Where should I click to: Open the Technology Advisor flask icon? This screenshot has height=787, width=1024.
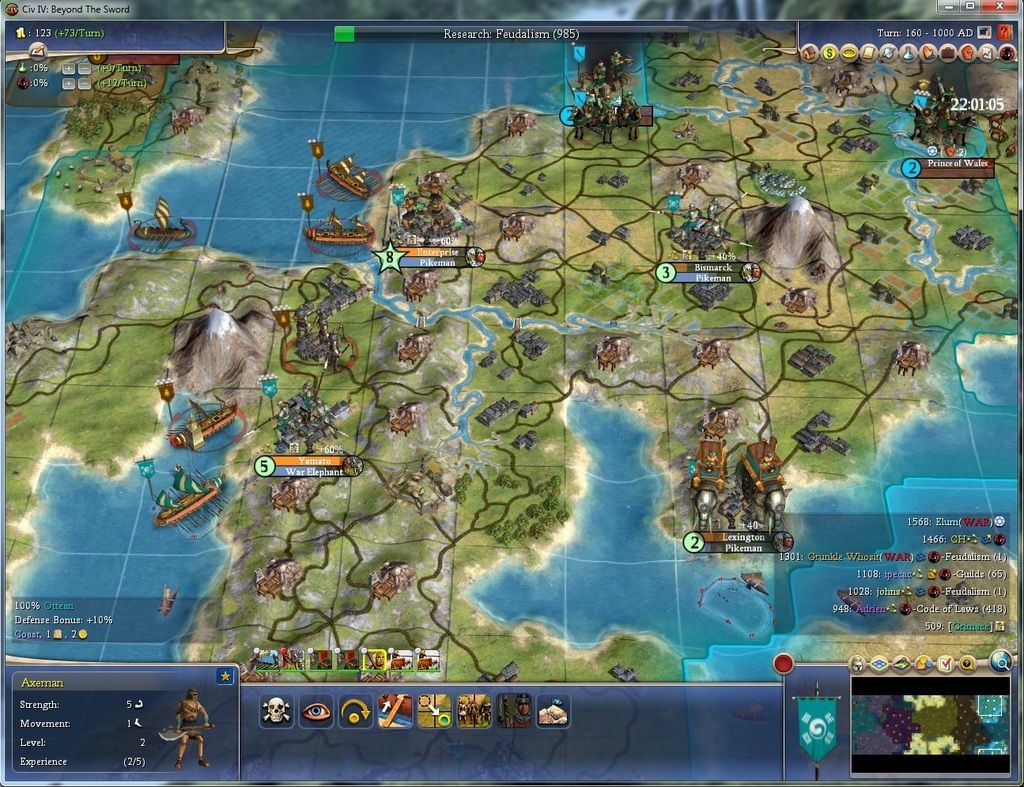907,52
